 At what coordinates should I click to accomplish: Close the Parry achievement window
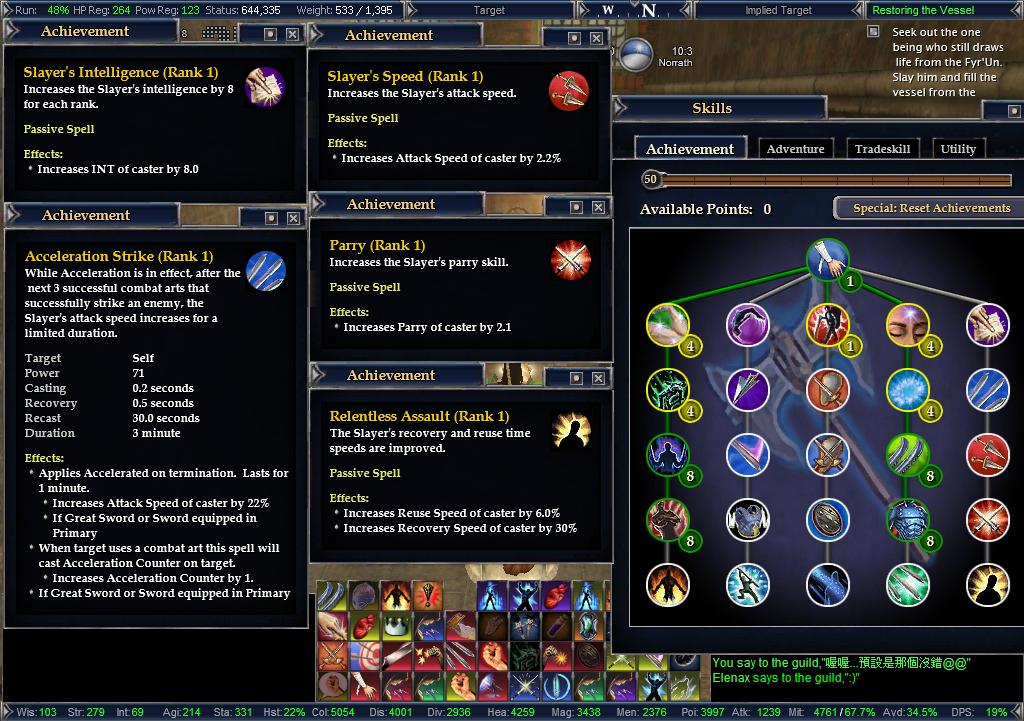pos(598,207)
